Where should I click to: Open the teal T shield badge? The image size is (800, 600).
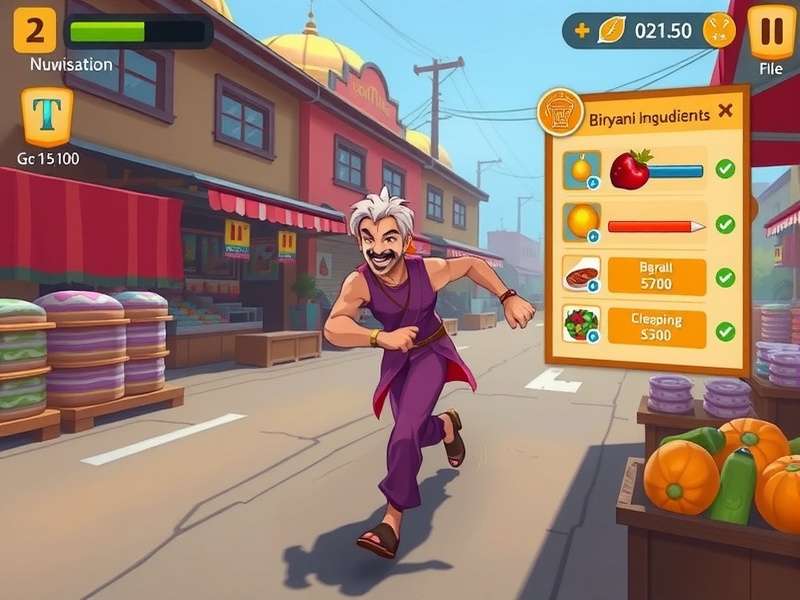[47, 116]
